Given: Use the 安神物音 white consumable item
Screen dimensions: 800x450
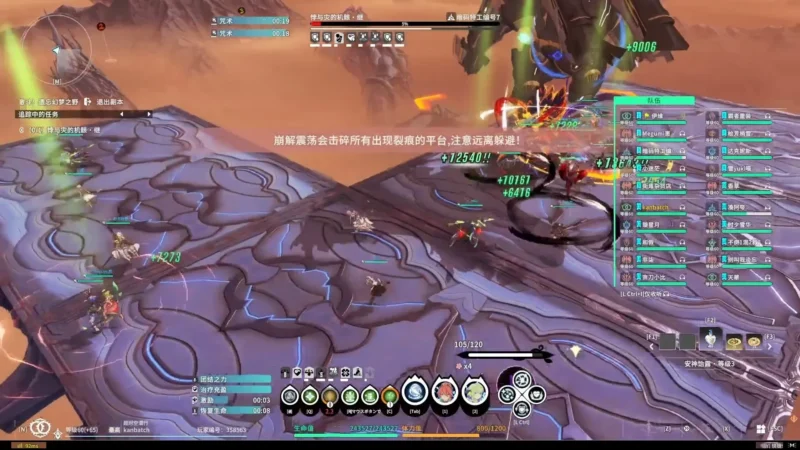Looking at the screenshot, I should (710, 339).
